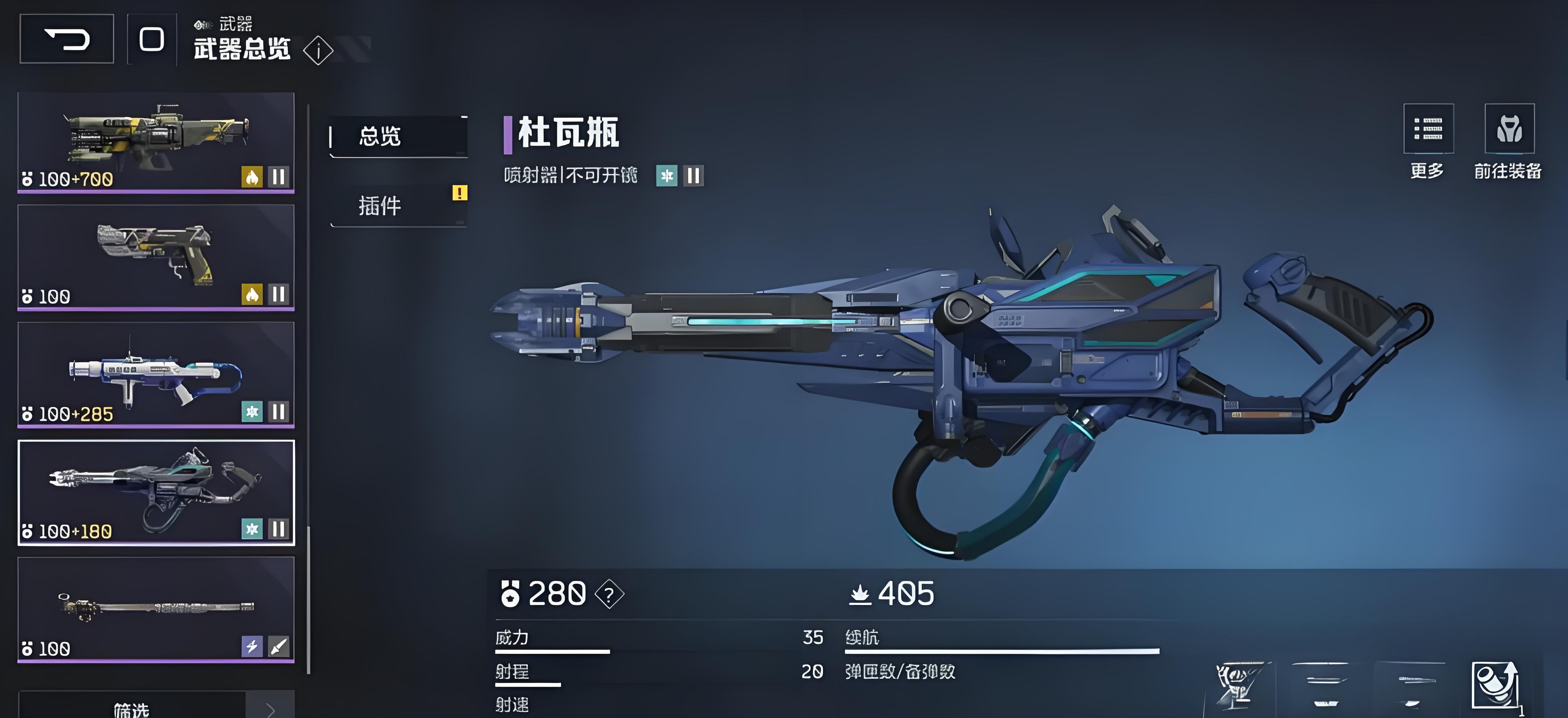Click the back arrow button
The height and width of the screenshot is (718, 1568).
[66, 40]
